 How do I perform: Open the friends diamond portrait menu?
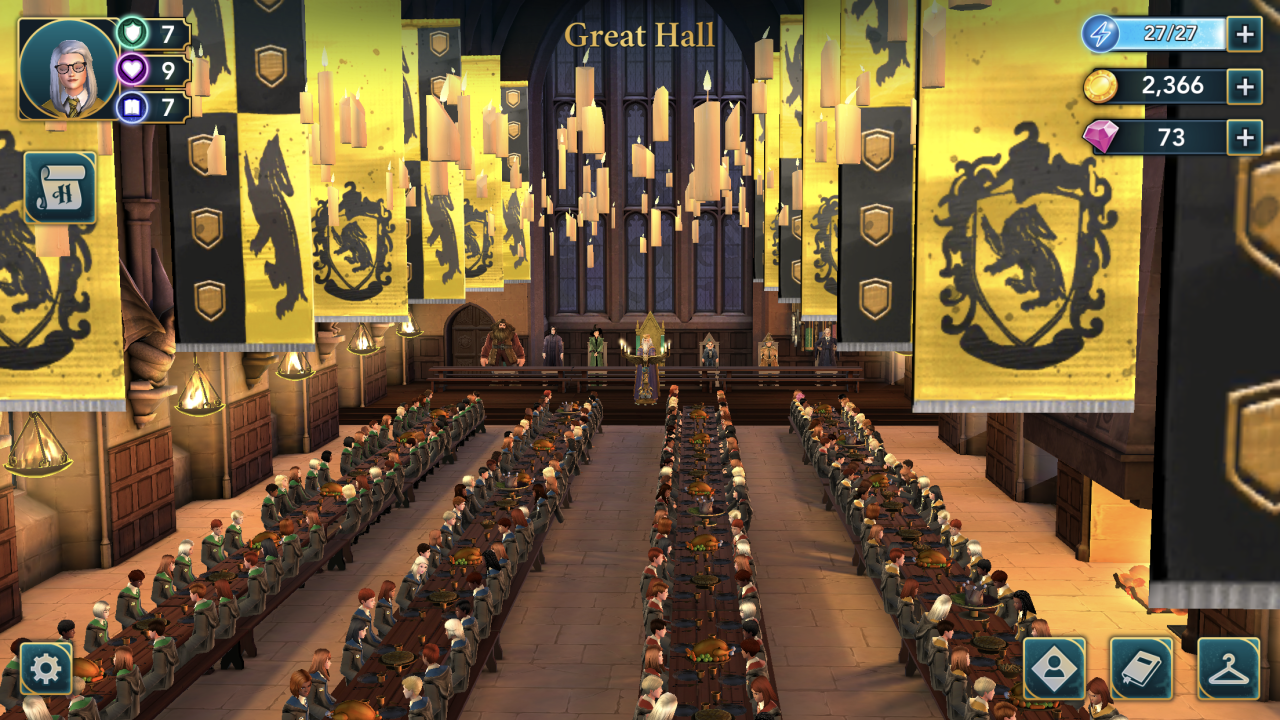1054,668
